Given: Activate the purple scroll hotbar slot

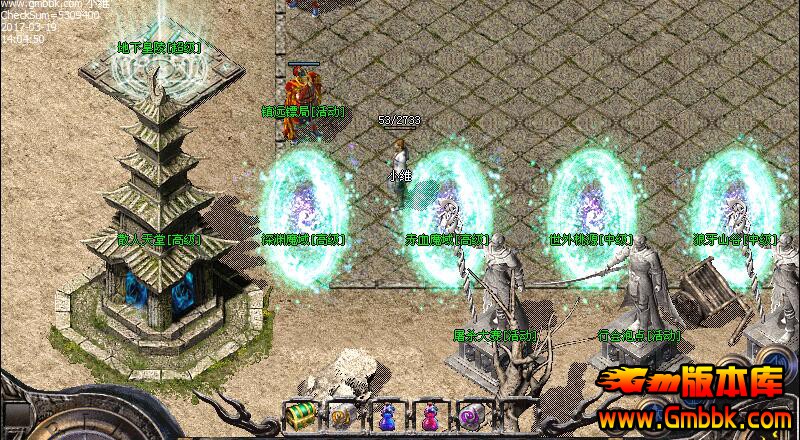Looking at the screenshot, I should (x=473, y=414).
